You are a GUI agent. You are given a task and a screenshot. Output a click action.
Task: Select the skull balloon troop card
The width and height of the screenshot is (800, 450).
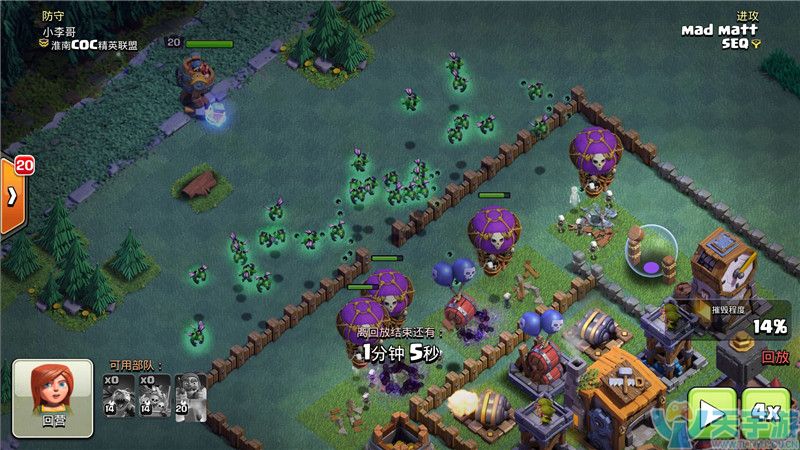click(154, 396)
